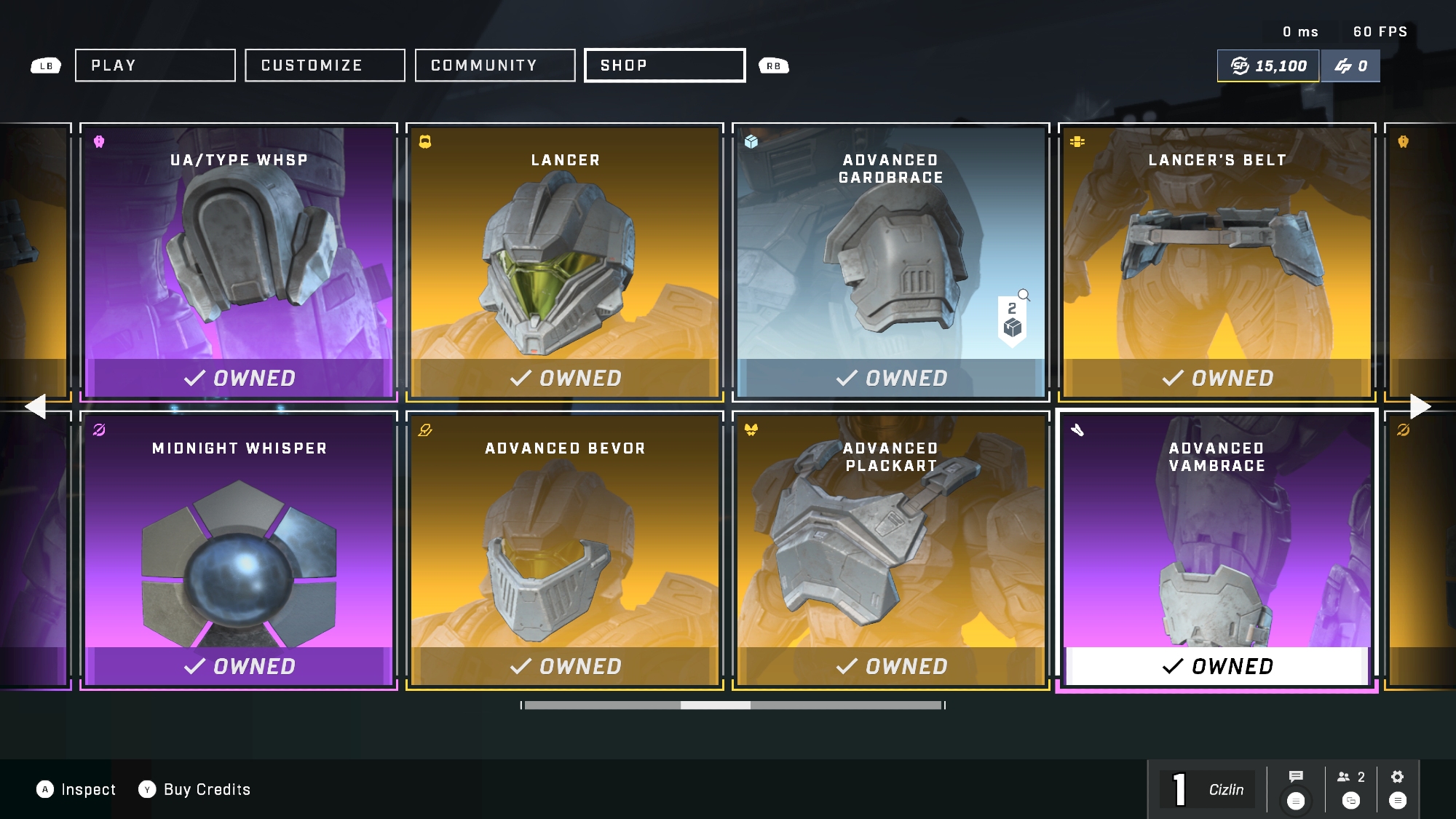Select the Advanced Vambrace tile
Viewport: 1456px width, 819px height.
click(1216, 550)
